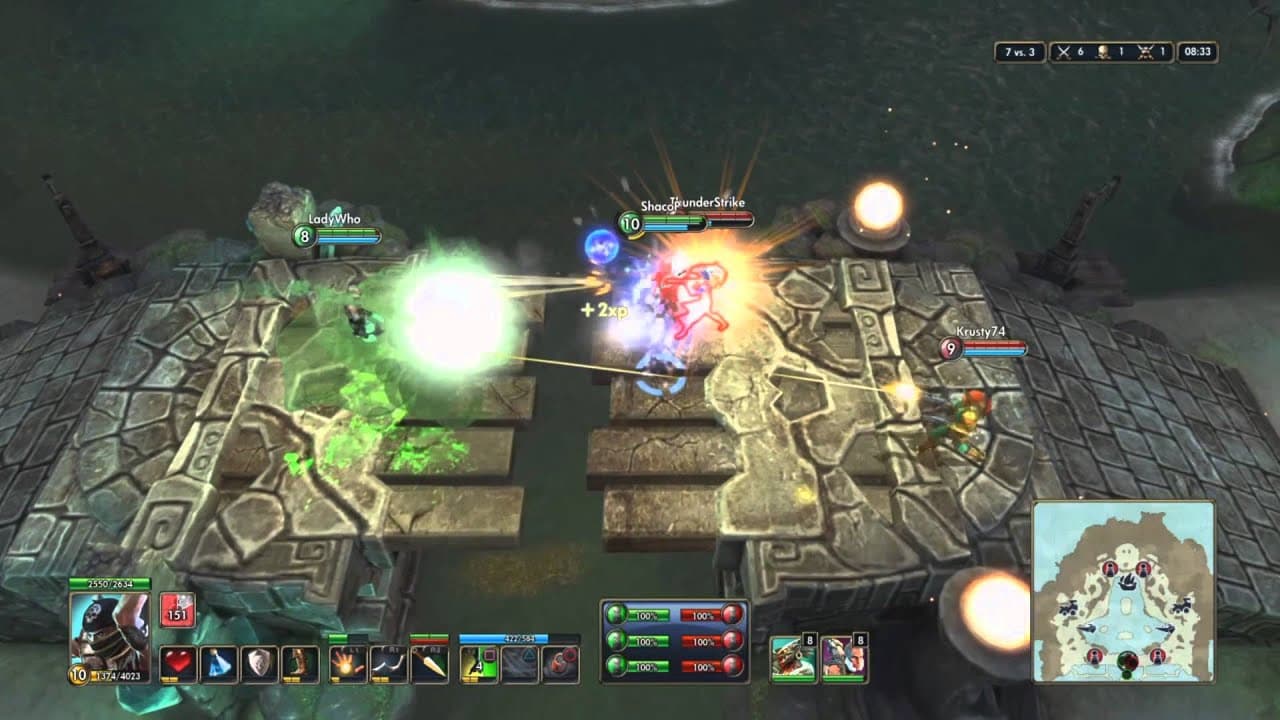
Task: Click the red enemy structure health orb
Action: 732,613
